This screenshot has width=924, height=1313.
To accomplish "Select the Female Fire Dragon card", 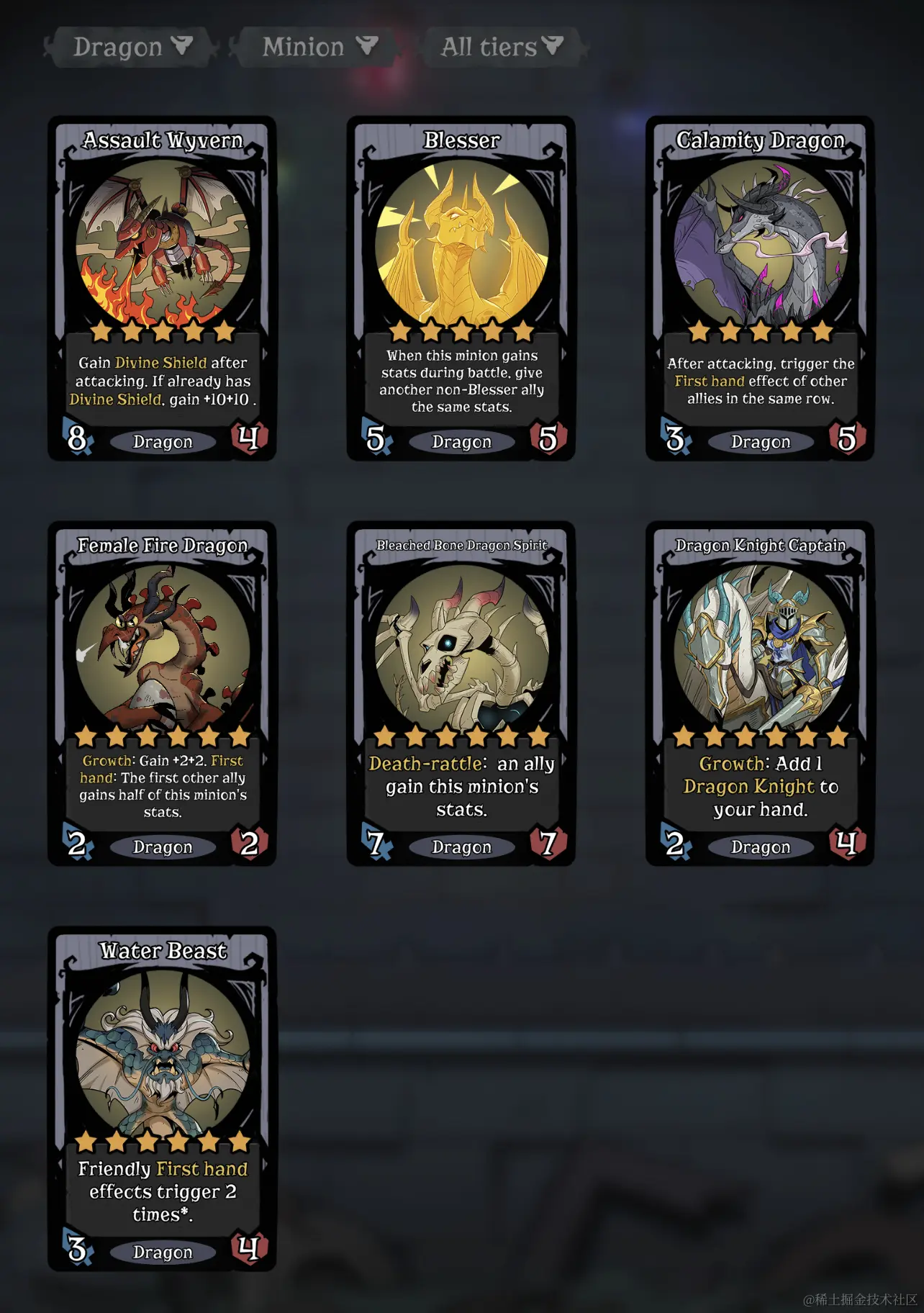I will pyautogui.click(x=163, y=693).
